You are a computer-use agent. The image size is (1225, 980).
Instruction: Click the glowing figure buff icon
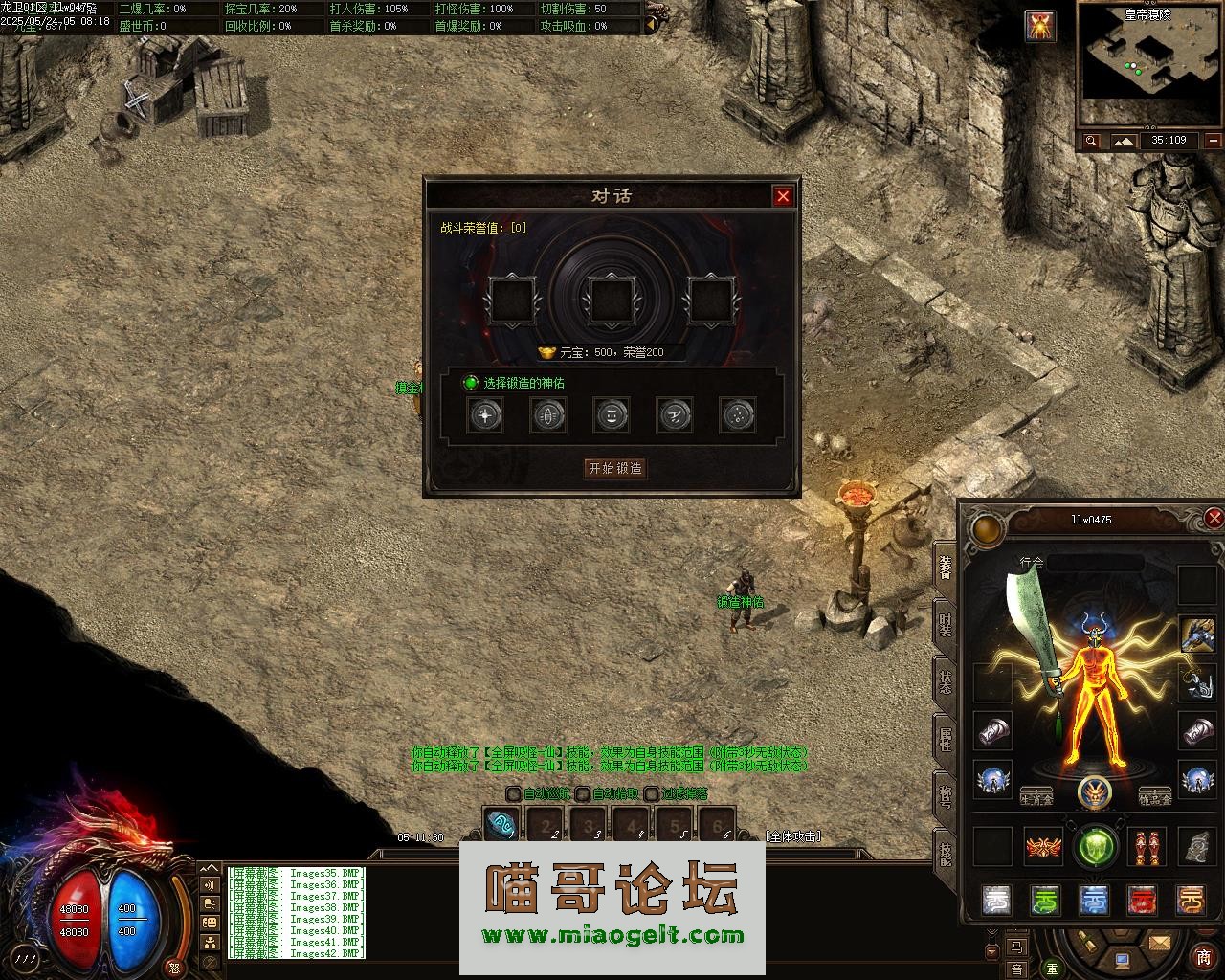tap(1040, 26)
